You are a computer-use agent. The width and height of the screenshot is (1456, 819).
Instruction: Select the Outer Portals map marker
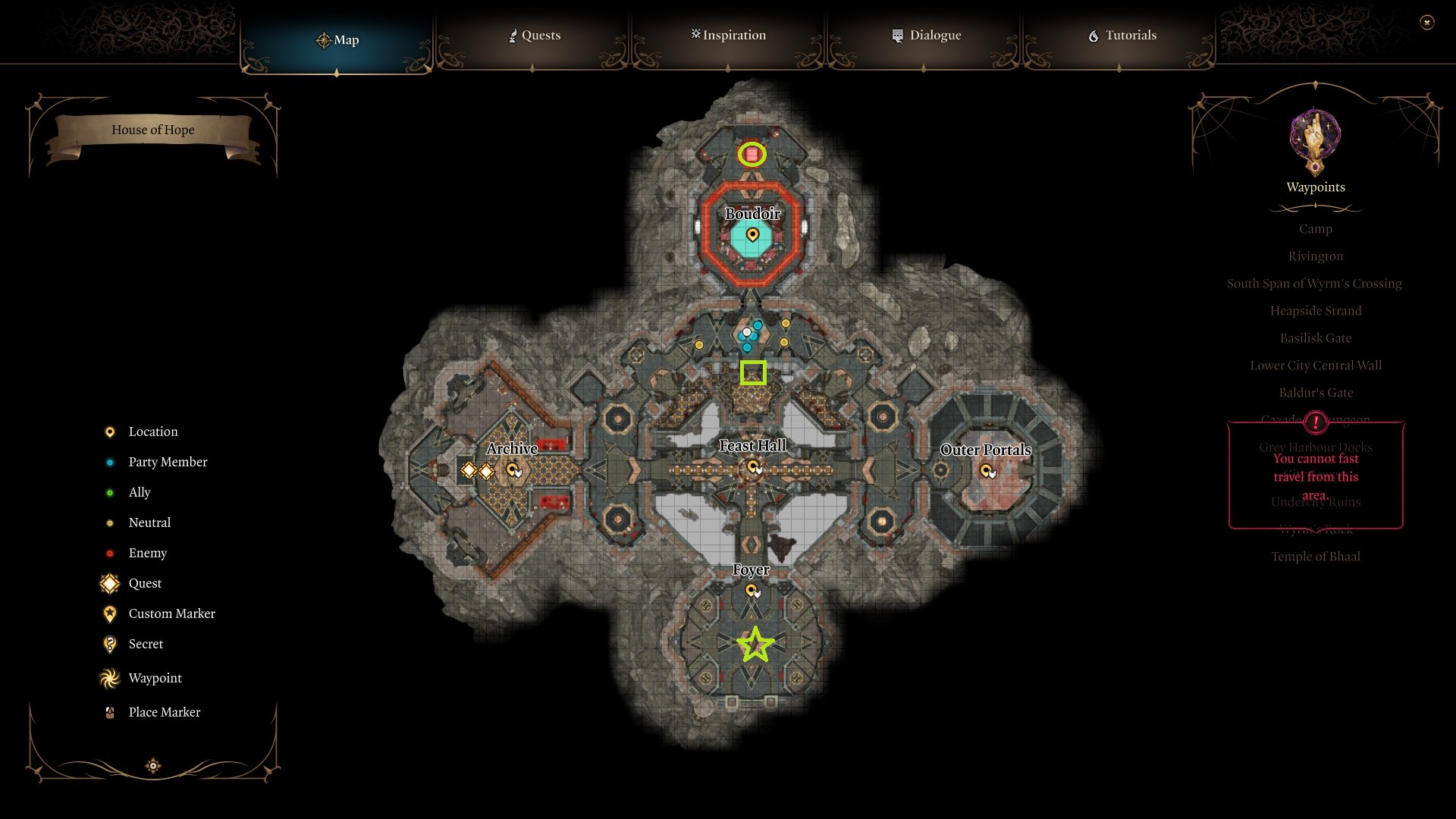987,472
